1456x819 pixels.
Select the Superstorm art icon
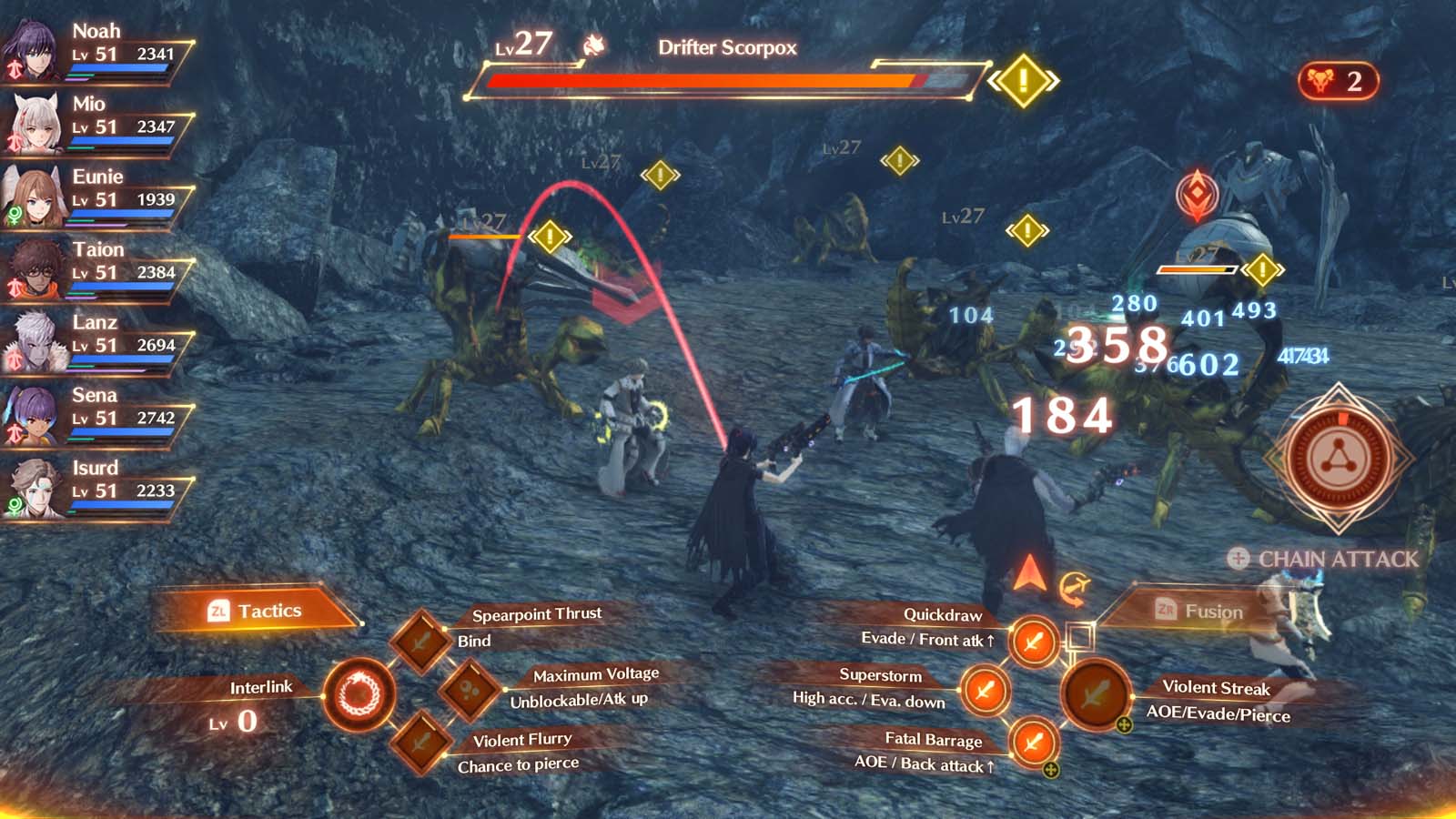(x=985, y=692)
